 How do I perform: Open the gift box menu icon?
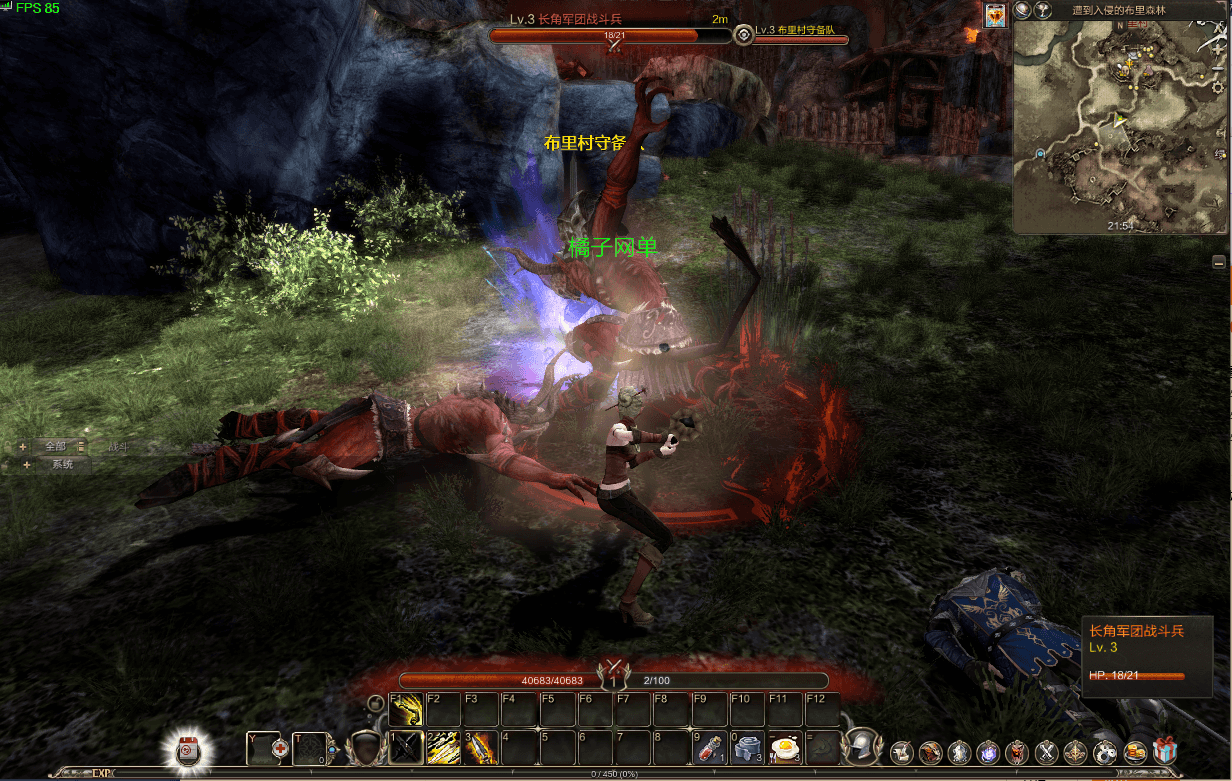(1165, 750)
